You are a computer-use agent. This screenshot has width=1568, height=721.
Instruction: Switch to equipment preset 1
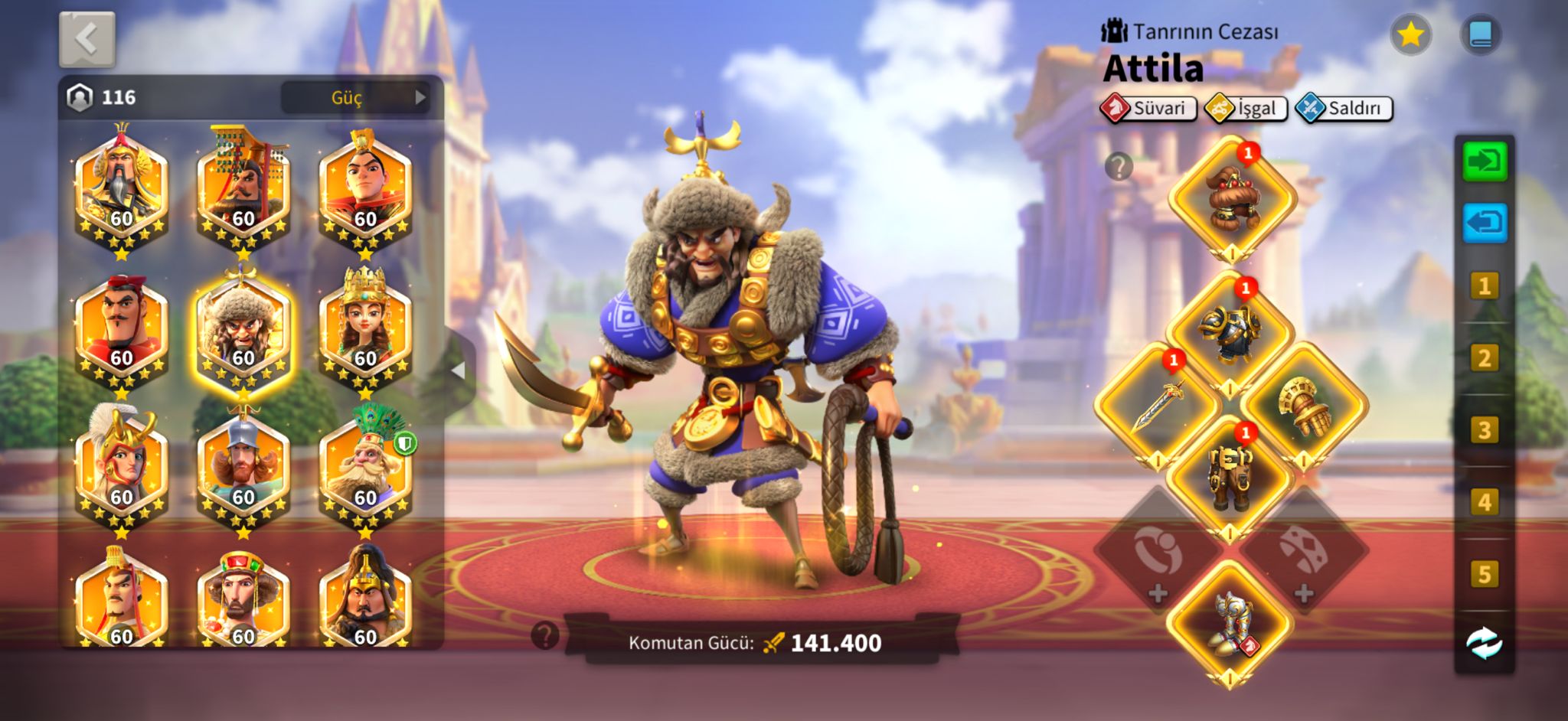pos(1485,286)
